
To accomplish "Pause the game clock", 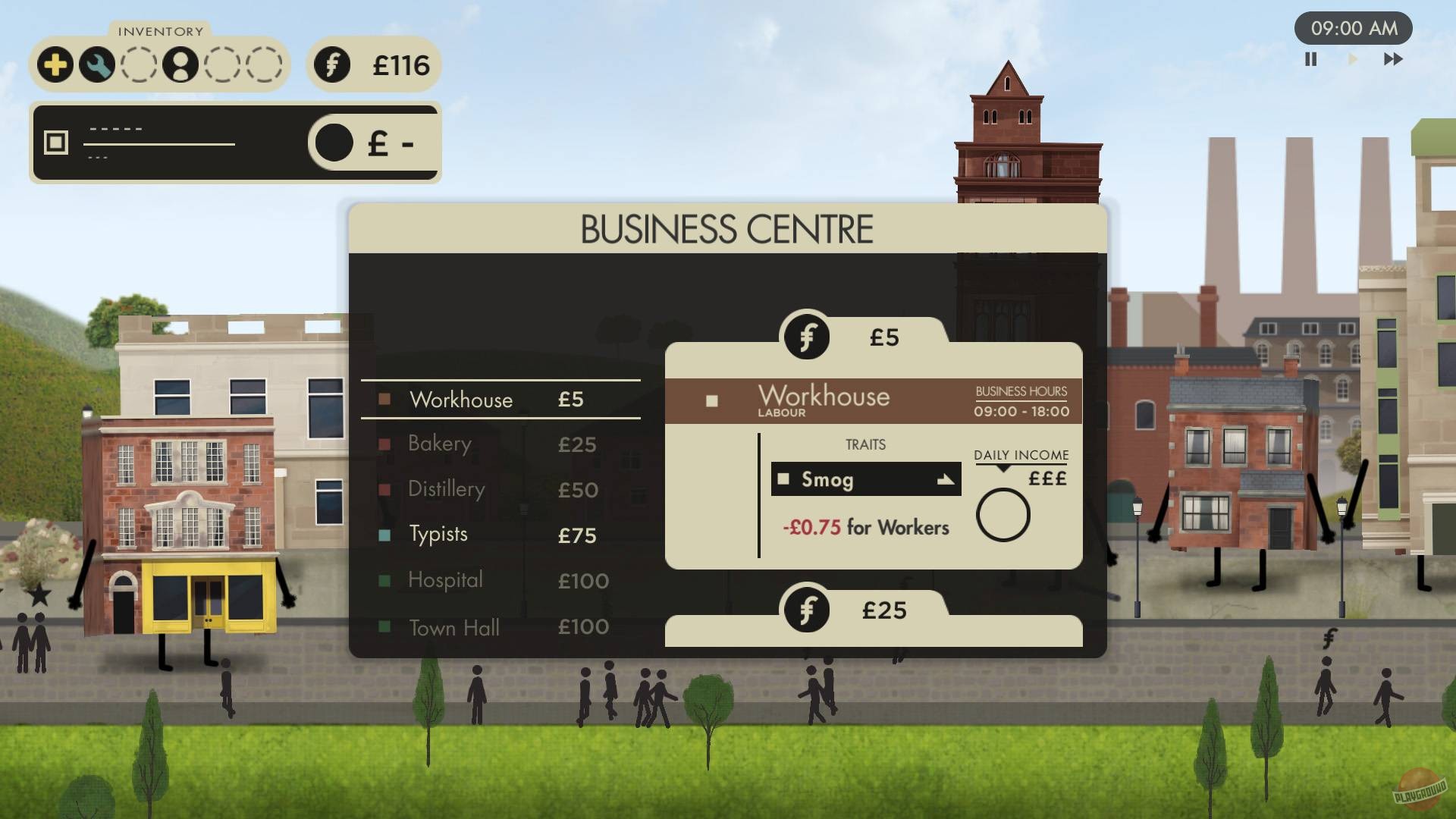I will (x=1310, y=59).
